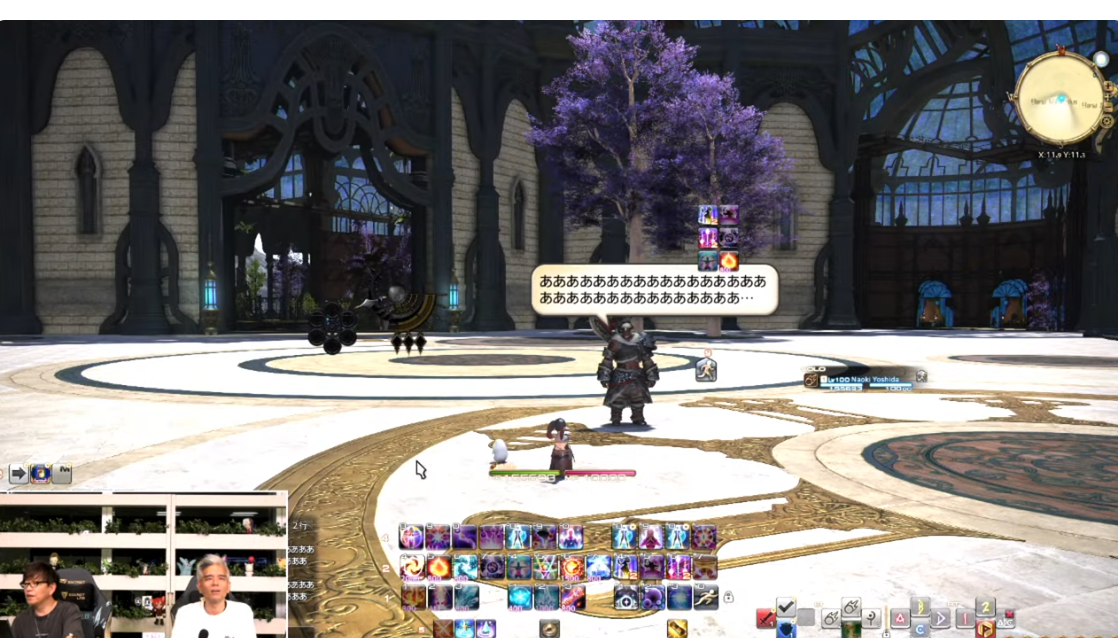The height and width of the screenshot is (638, 1118).
Task: Click the black checkmark icon
Action: 786,607
